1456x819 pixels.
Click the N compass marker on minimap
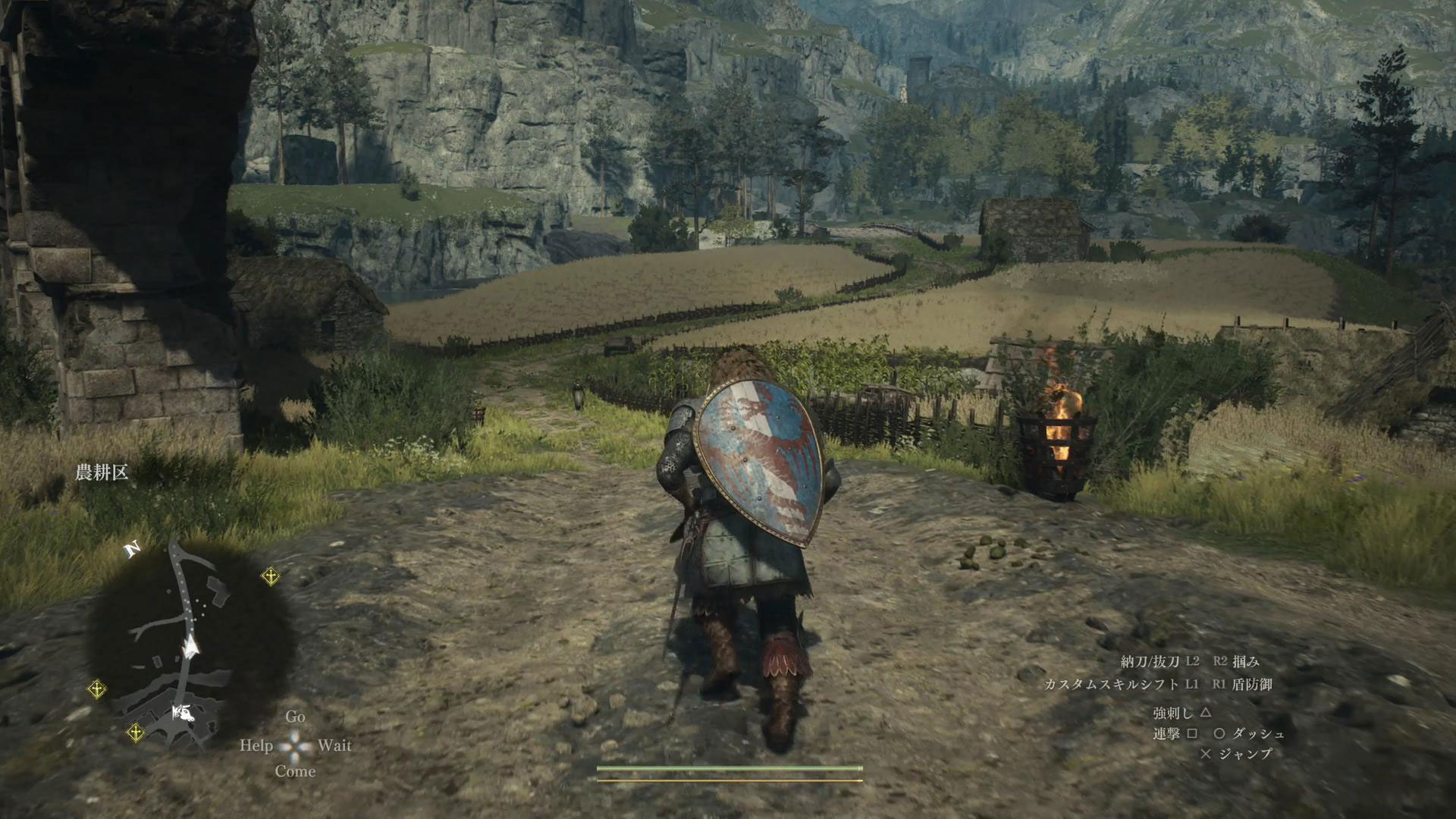click(133, 549)
